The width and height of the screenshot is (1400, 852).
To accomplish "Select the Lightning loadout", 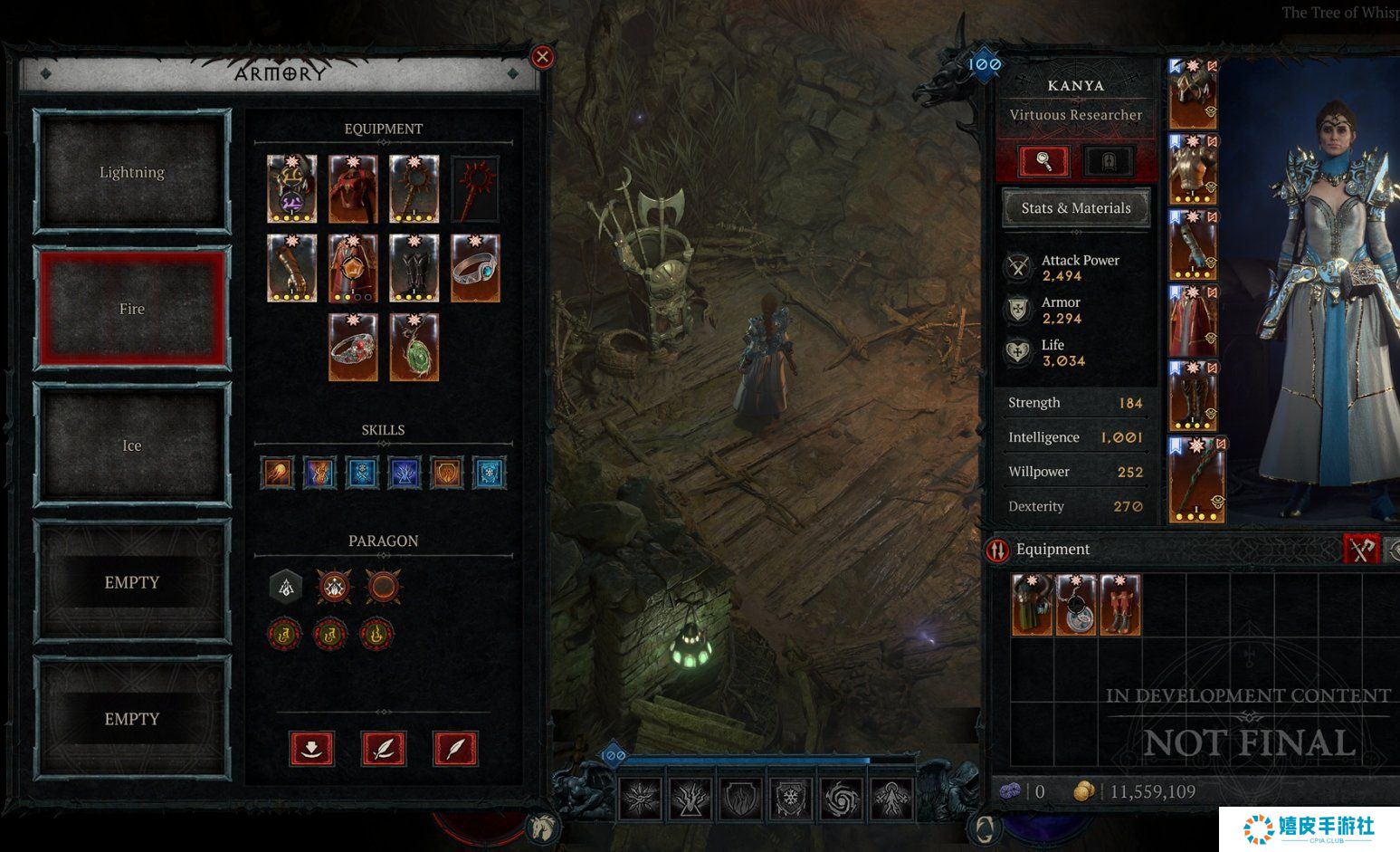I will click(x=132, y=172).
